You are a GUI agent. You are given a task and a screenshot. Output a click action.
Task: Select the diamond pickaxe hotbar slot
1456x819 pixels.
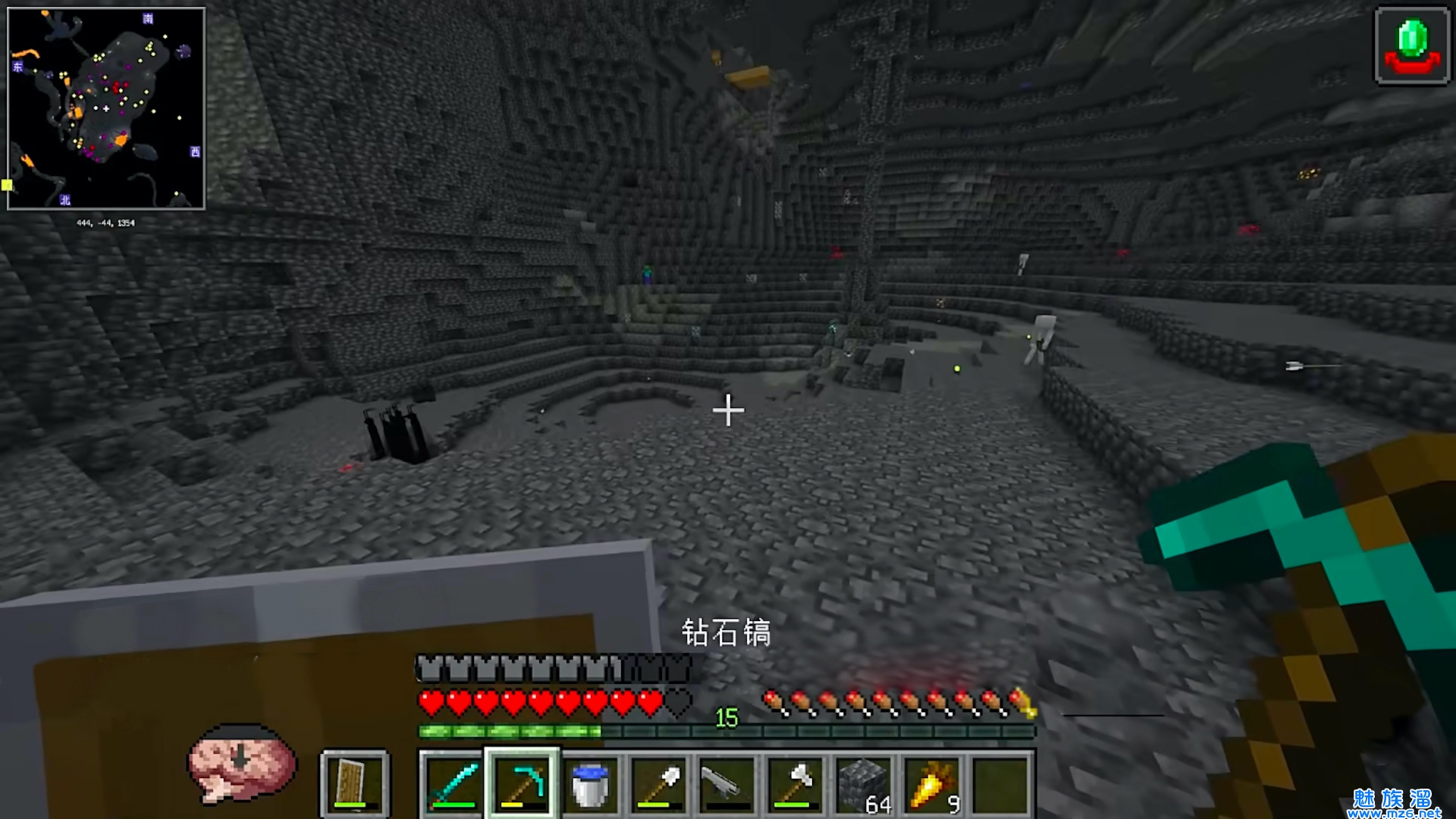522,784
